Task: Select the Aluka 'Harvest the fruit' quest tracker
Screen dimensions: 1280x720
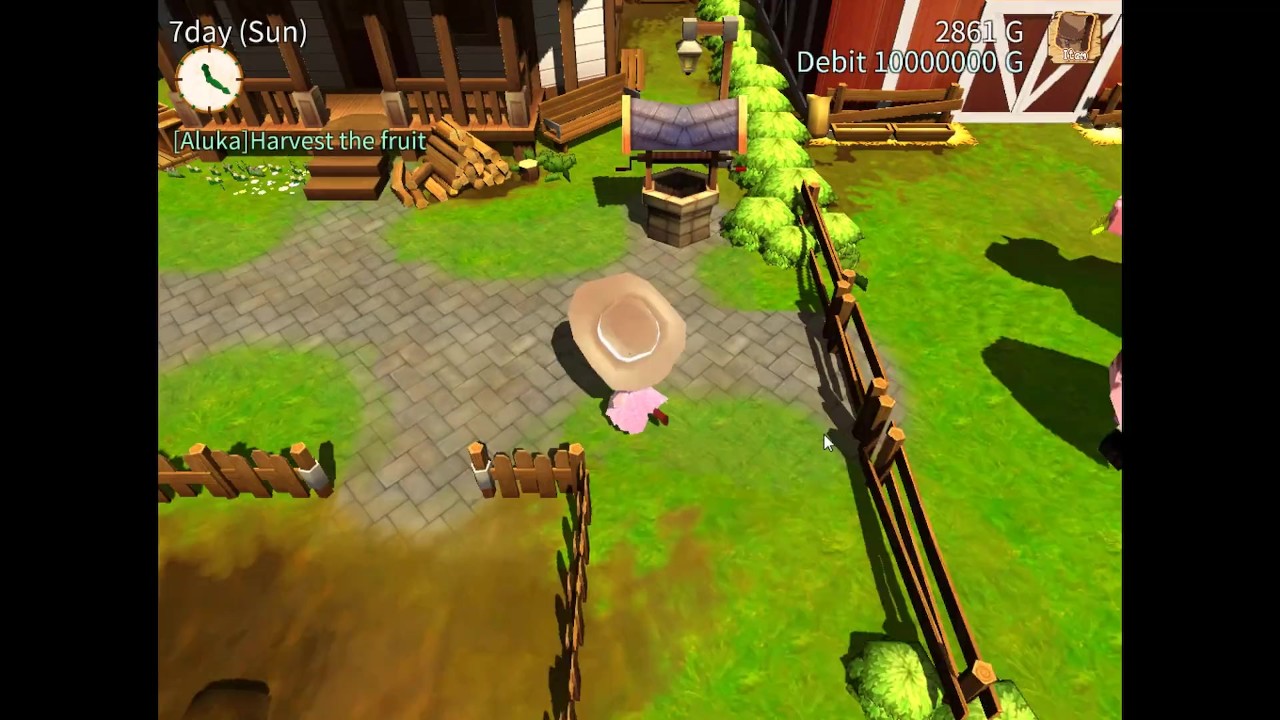Action: pos(300,141)
